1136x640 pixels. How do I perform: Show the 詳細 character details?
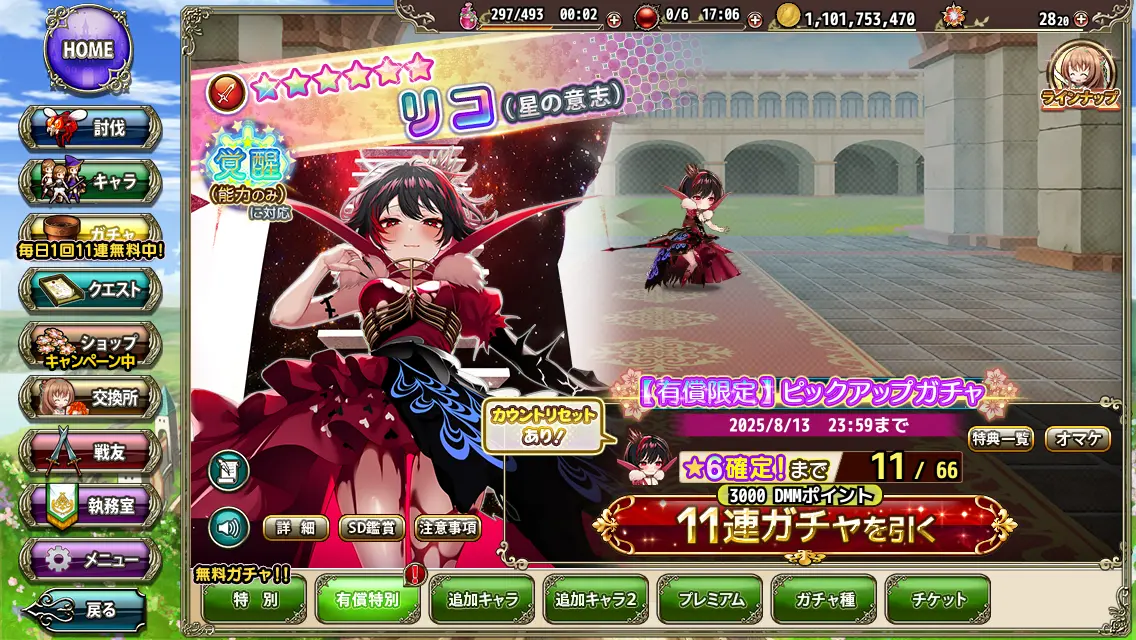tap(295, 527)
